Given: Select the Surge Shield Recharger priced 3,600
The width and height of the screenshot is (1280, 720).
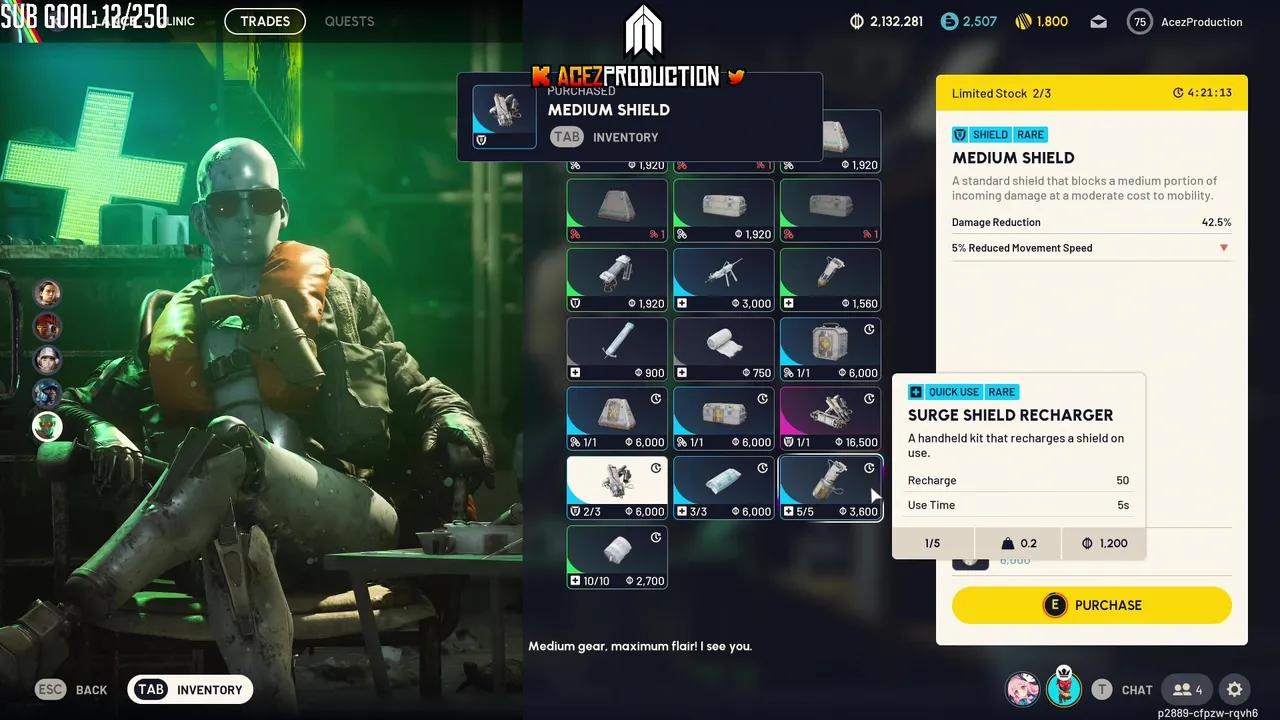Looking at the screenshot, I should pyautogui.click(x=830, y=488).
